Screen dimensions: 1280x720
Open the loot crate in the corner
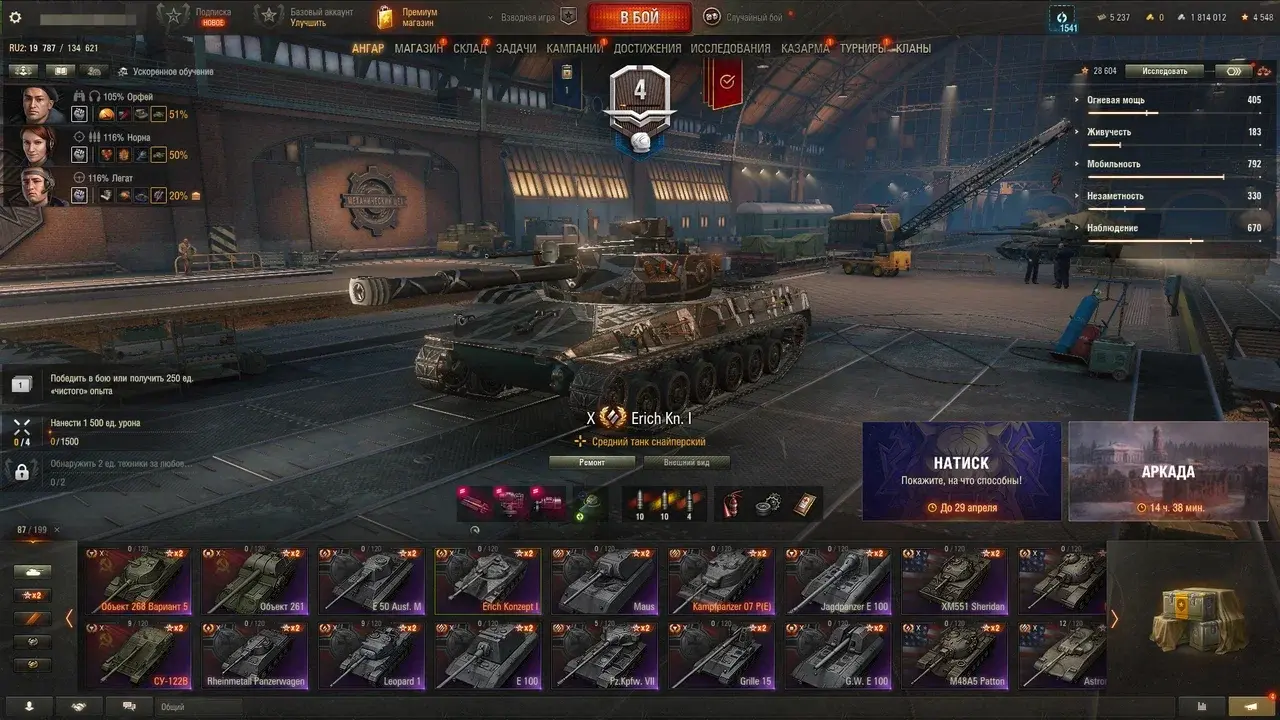pos(1192,618)
